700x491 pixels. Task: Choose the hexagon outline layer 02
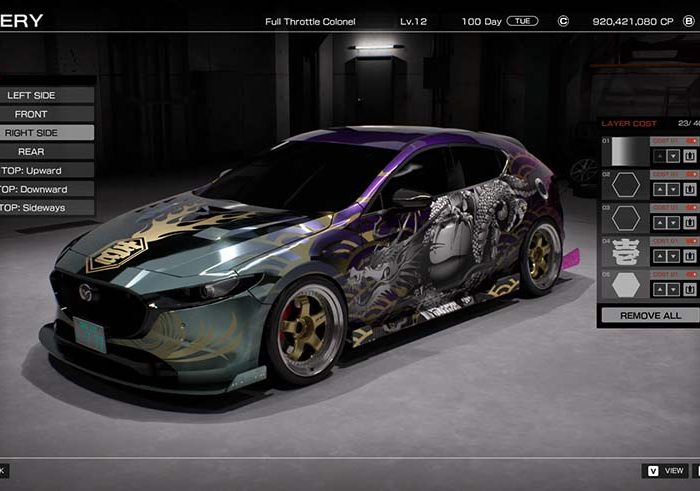(x=626, y=184)
